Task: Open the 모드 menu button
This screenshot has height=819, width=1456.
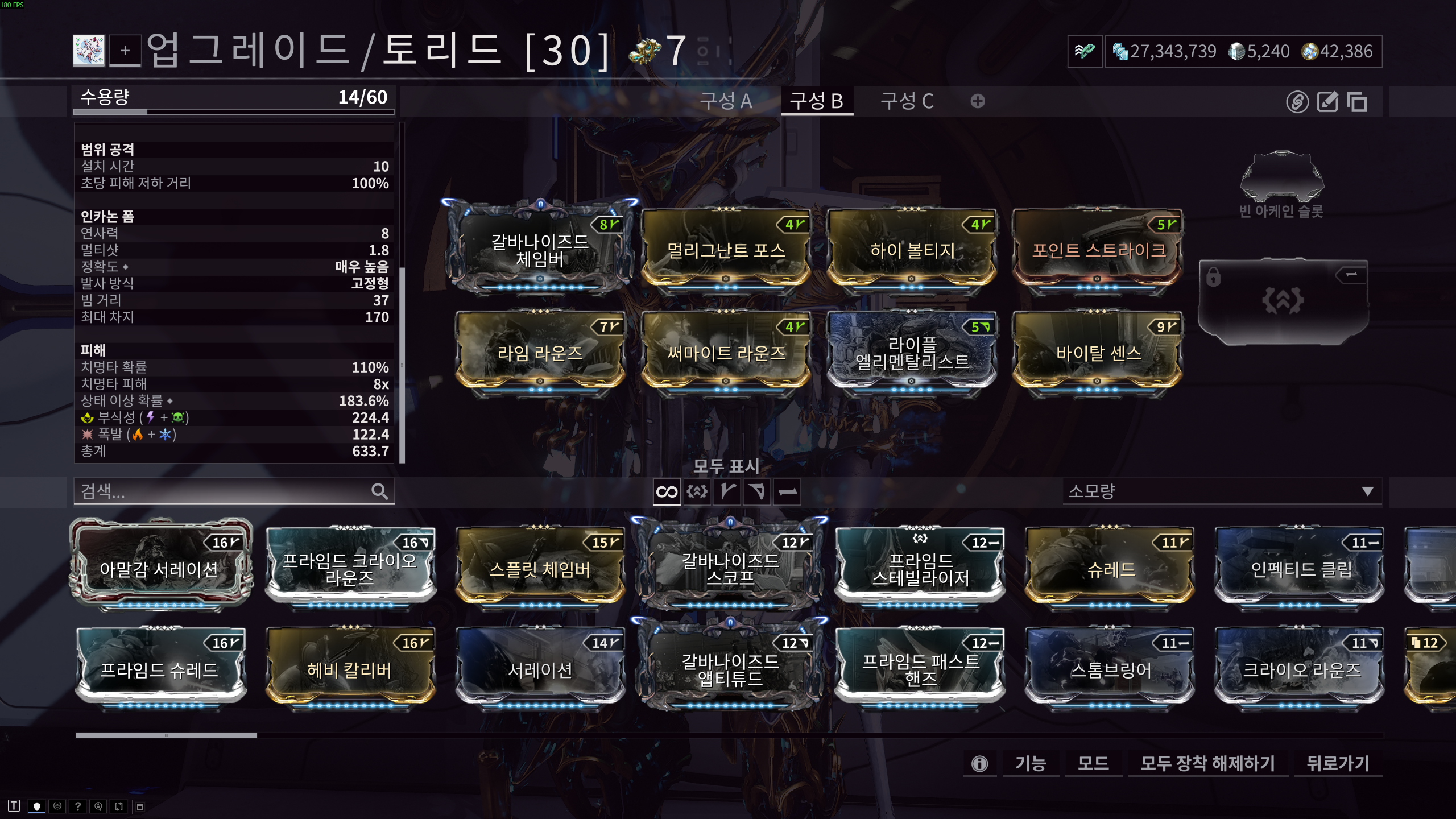Action: tap(1093, 763)
